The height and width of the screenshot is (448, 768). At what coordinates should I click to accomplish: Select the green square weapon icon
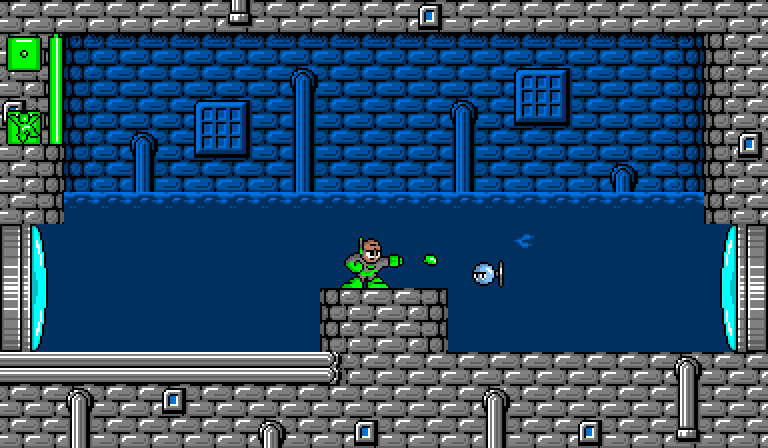pos(23,54)
